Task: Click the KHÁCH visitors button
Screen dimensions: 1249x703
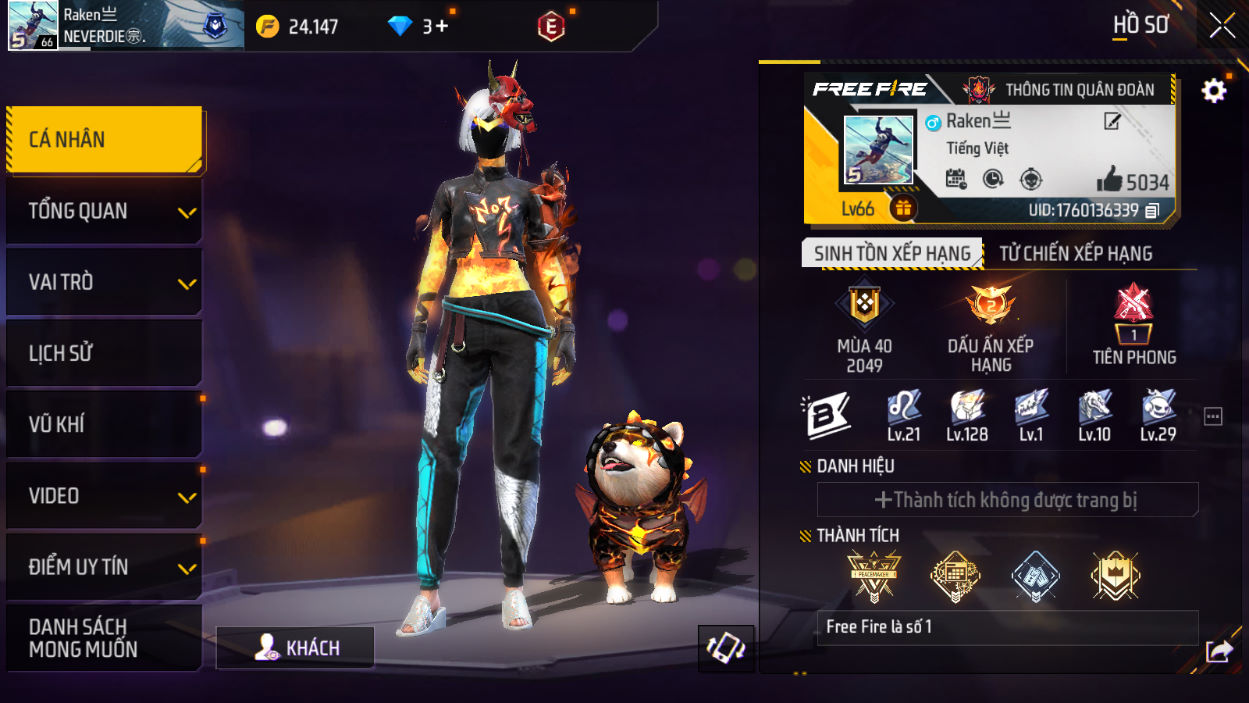Action: (296, 648)
